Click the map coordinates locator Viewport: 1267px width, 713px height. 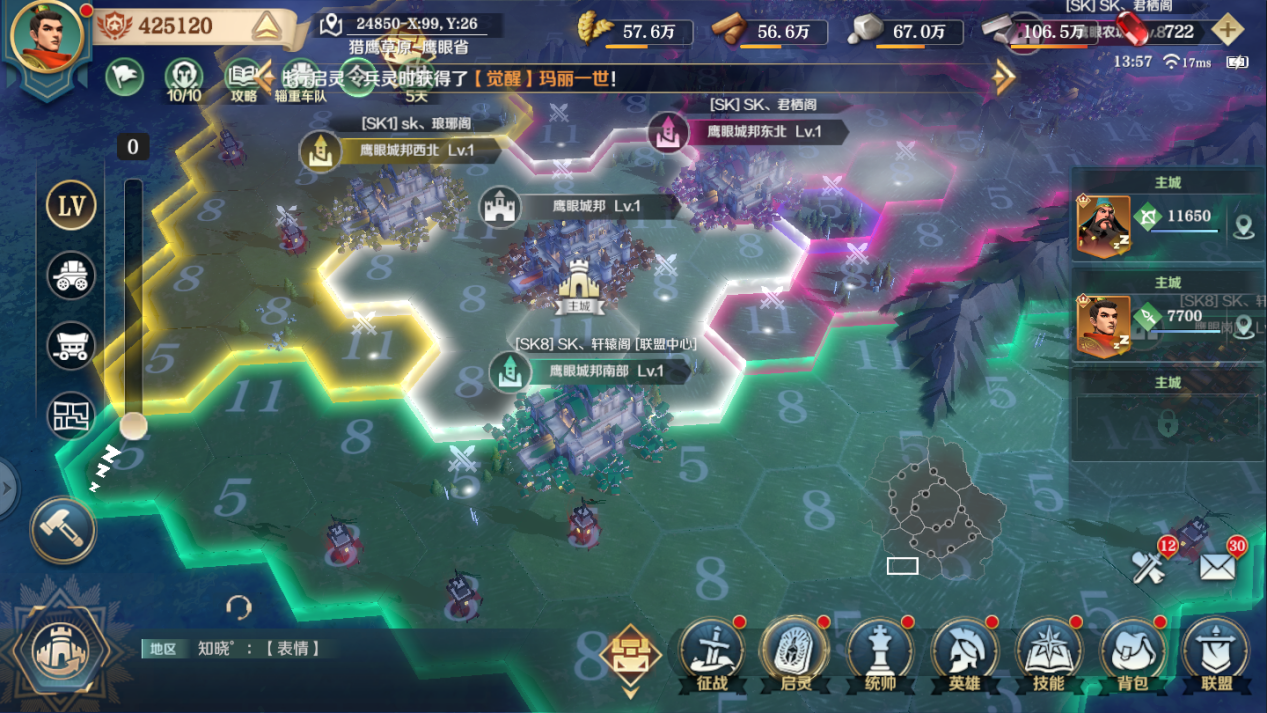332,25
